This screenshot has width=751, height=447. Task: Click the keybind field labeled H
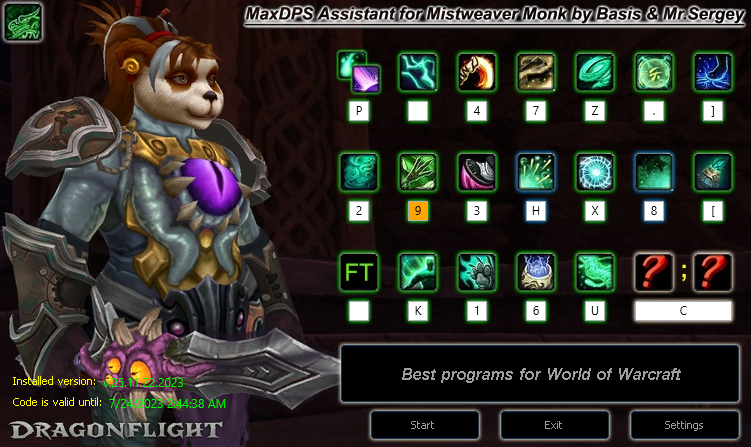click(536, 211)
